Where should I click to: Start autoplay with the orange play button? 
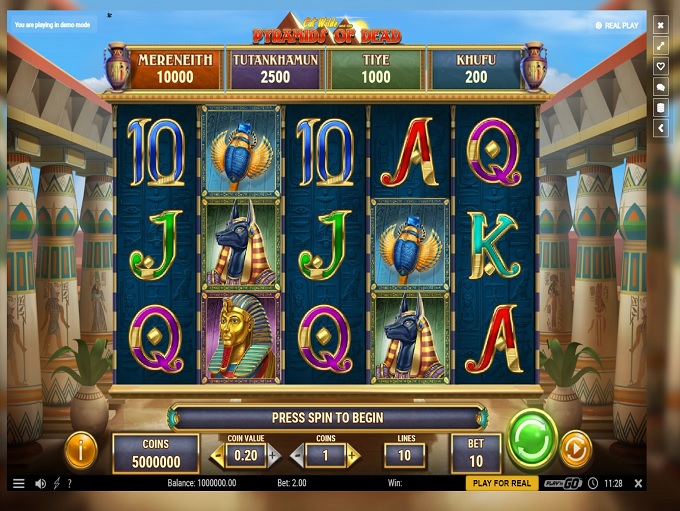point(575,448)
